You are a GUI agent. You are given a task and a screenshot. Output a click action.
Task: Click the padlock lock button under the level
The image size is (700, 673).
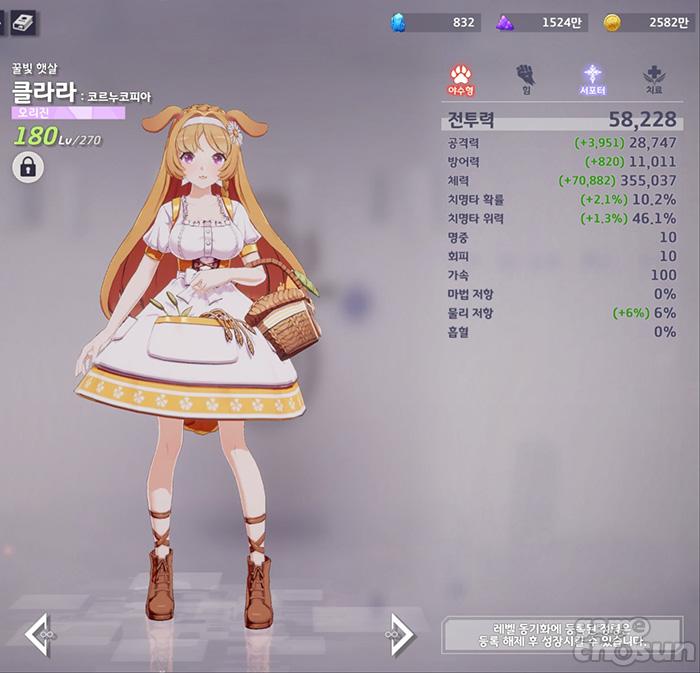click(x=28, y=167)
